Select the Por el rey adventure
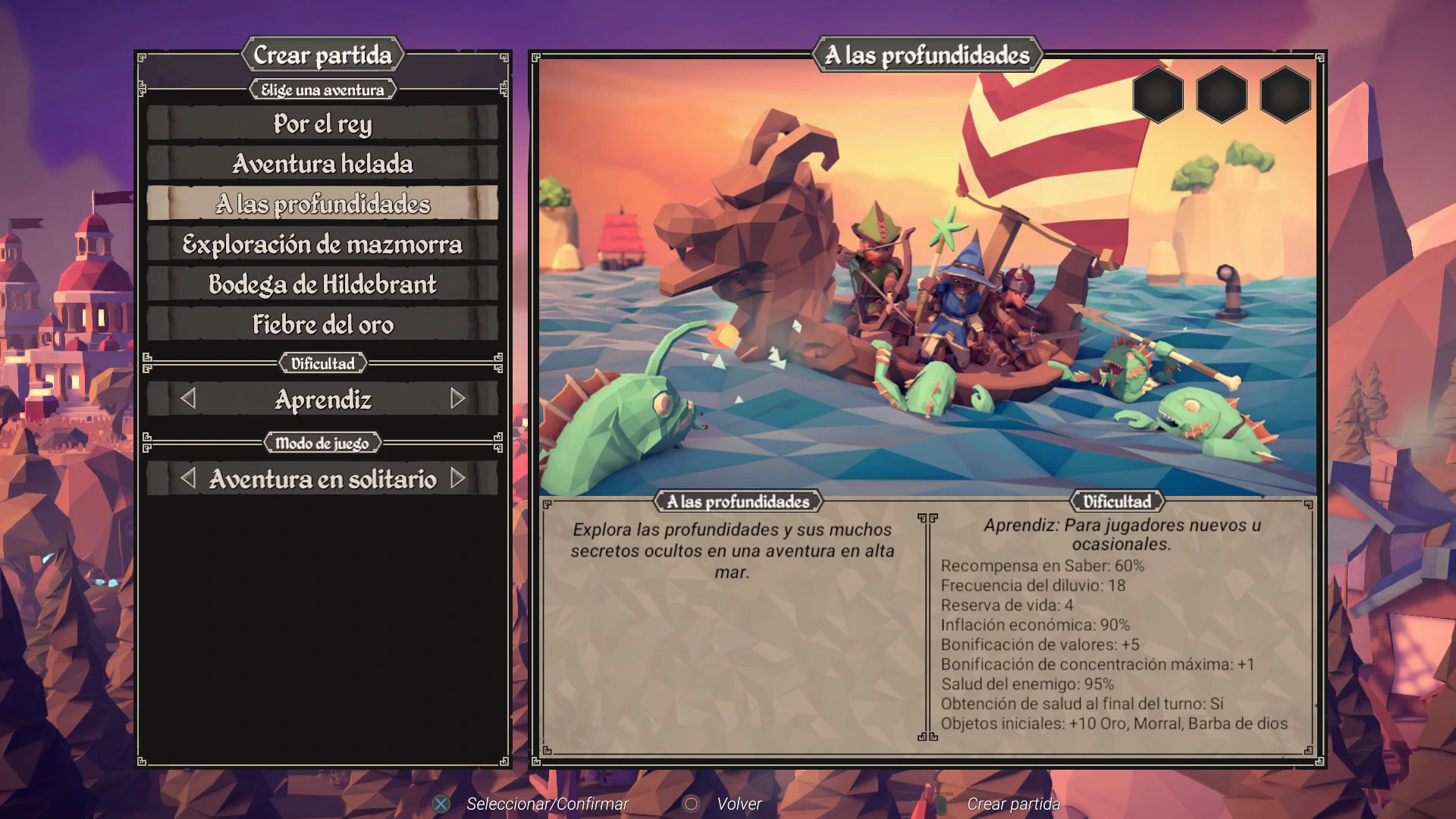Screen dimensions: 1456x819 322,124
